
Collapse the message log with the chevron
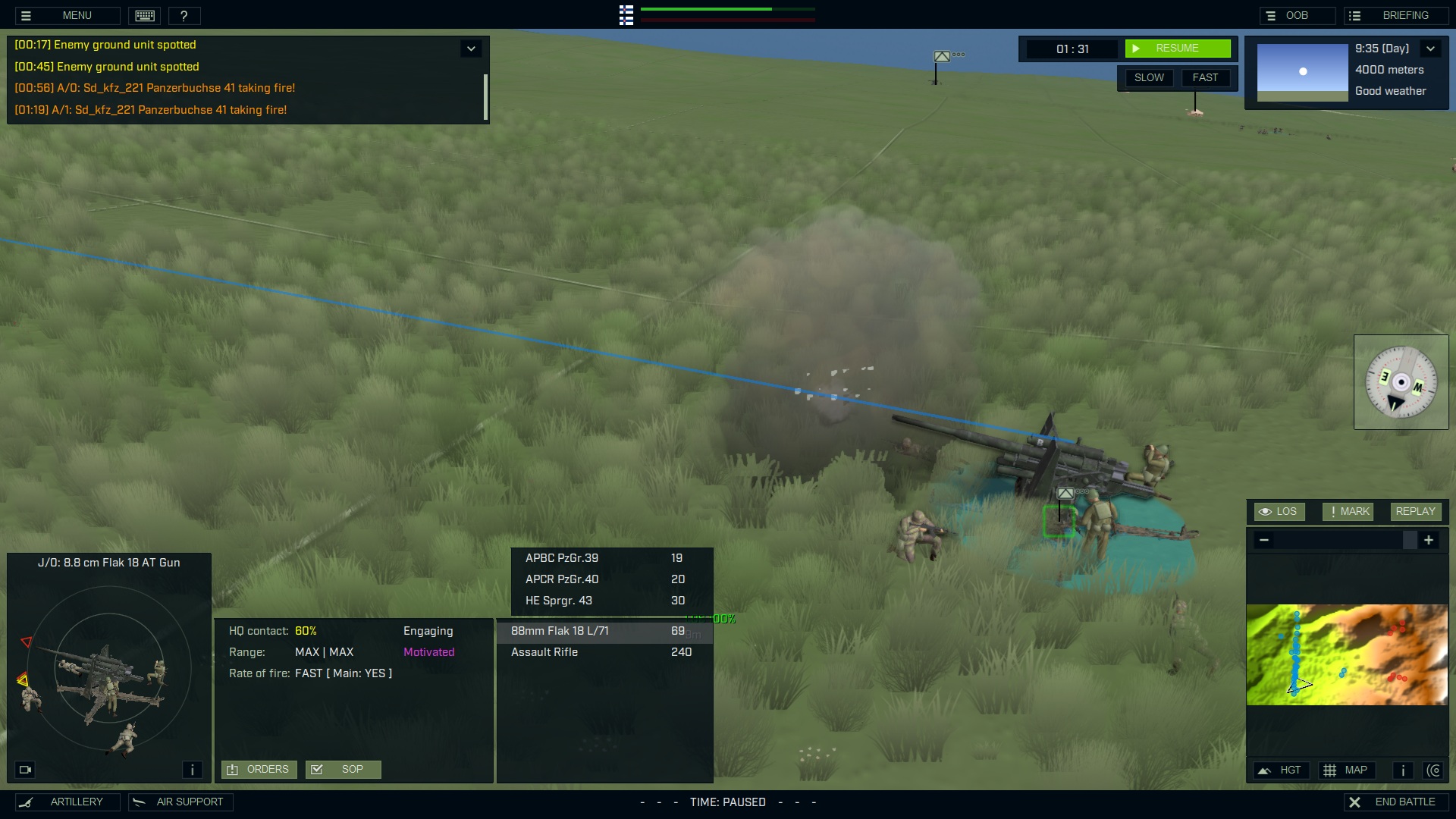[470, 48]
